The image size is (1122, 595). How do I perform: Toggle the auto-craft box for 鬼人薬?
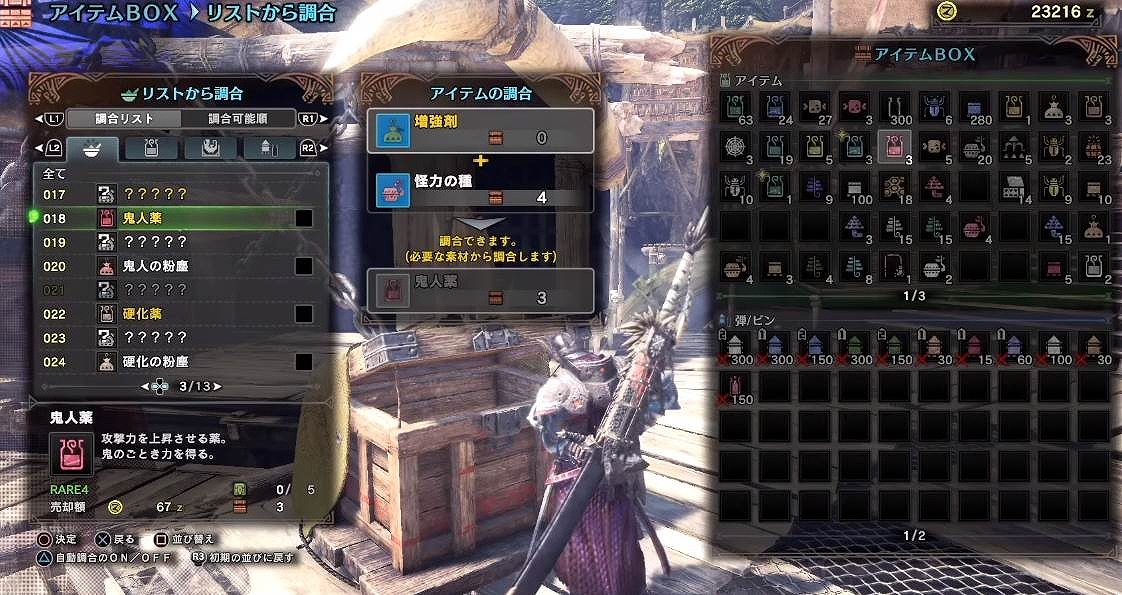click(x=304, y=218)
